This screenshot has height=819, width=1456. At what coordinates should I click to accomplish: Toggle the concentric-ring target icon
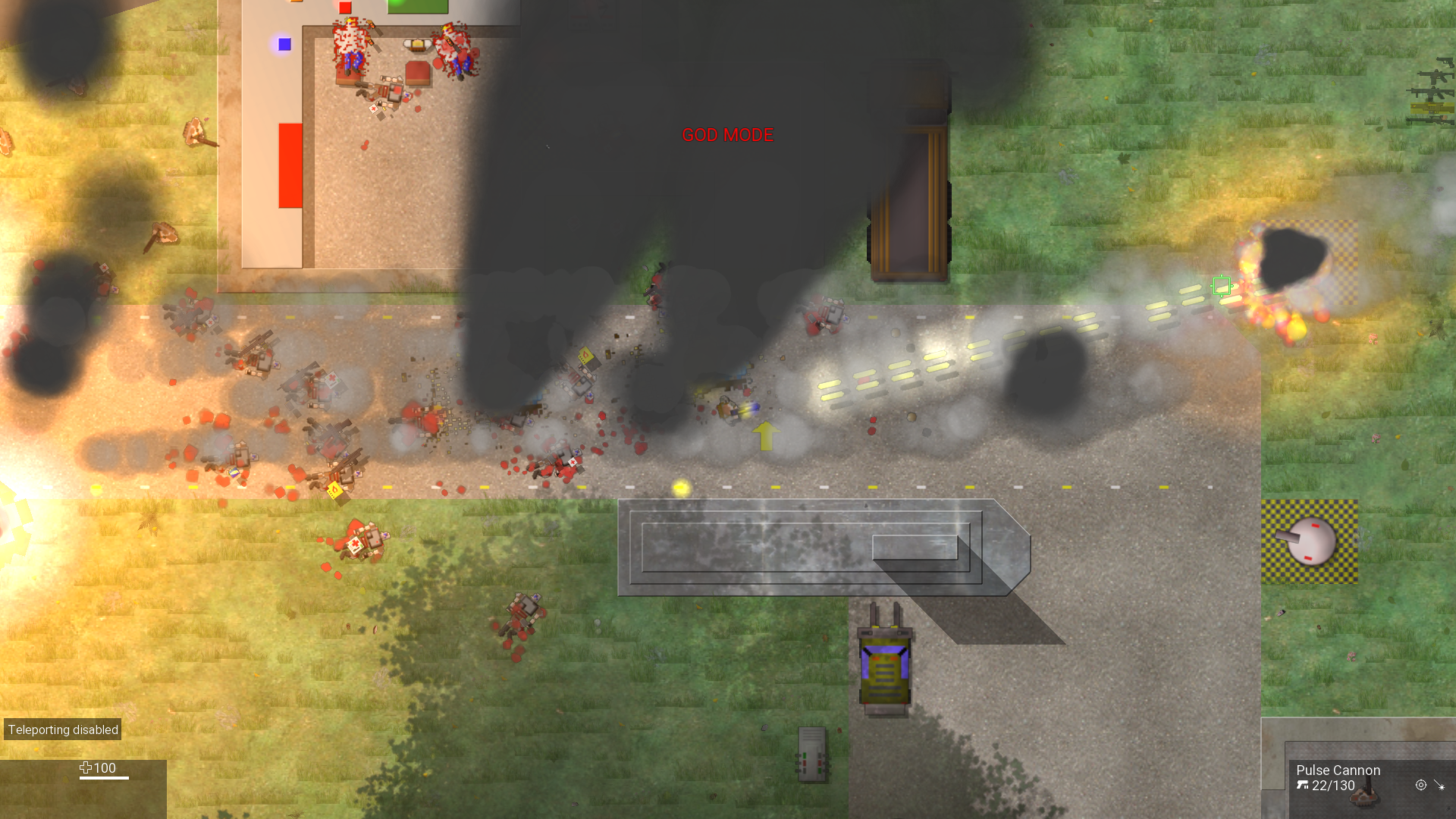coord(1420,786)
